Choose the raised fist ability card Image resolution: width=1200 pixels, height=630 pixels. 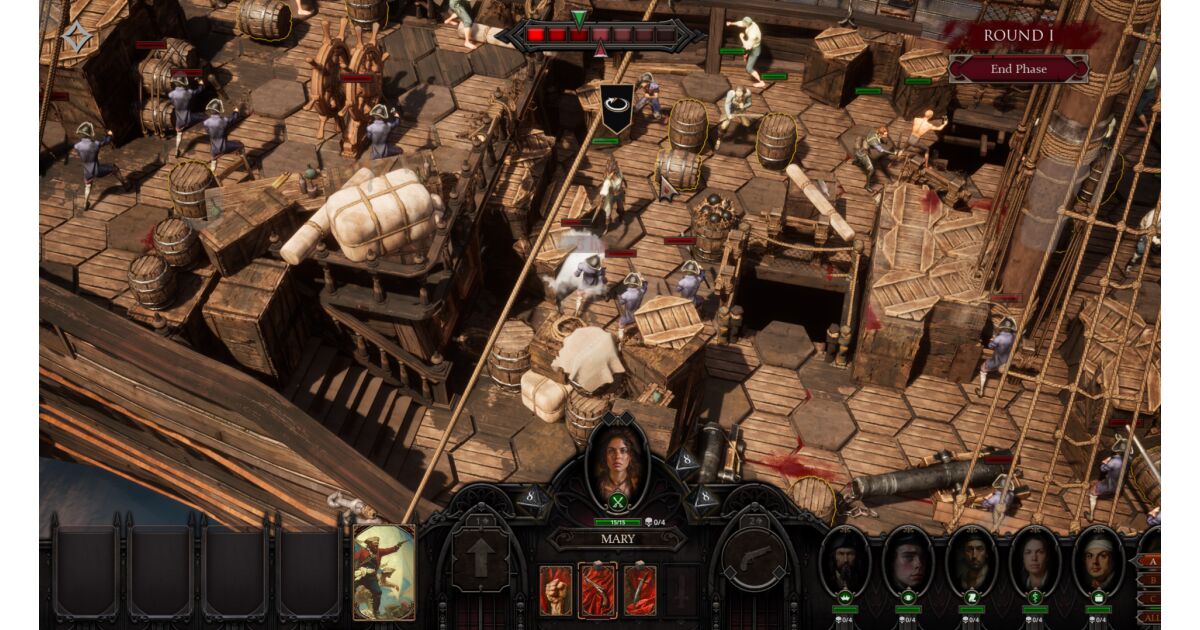tap(555, 589)
